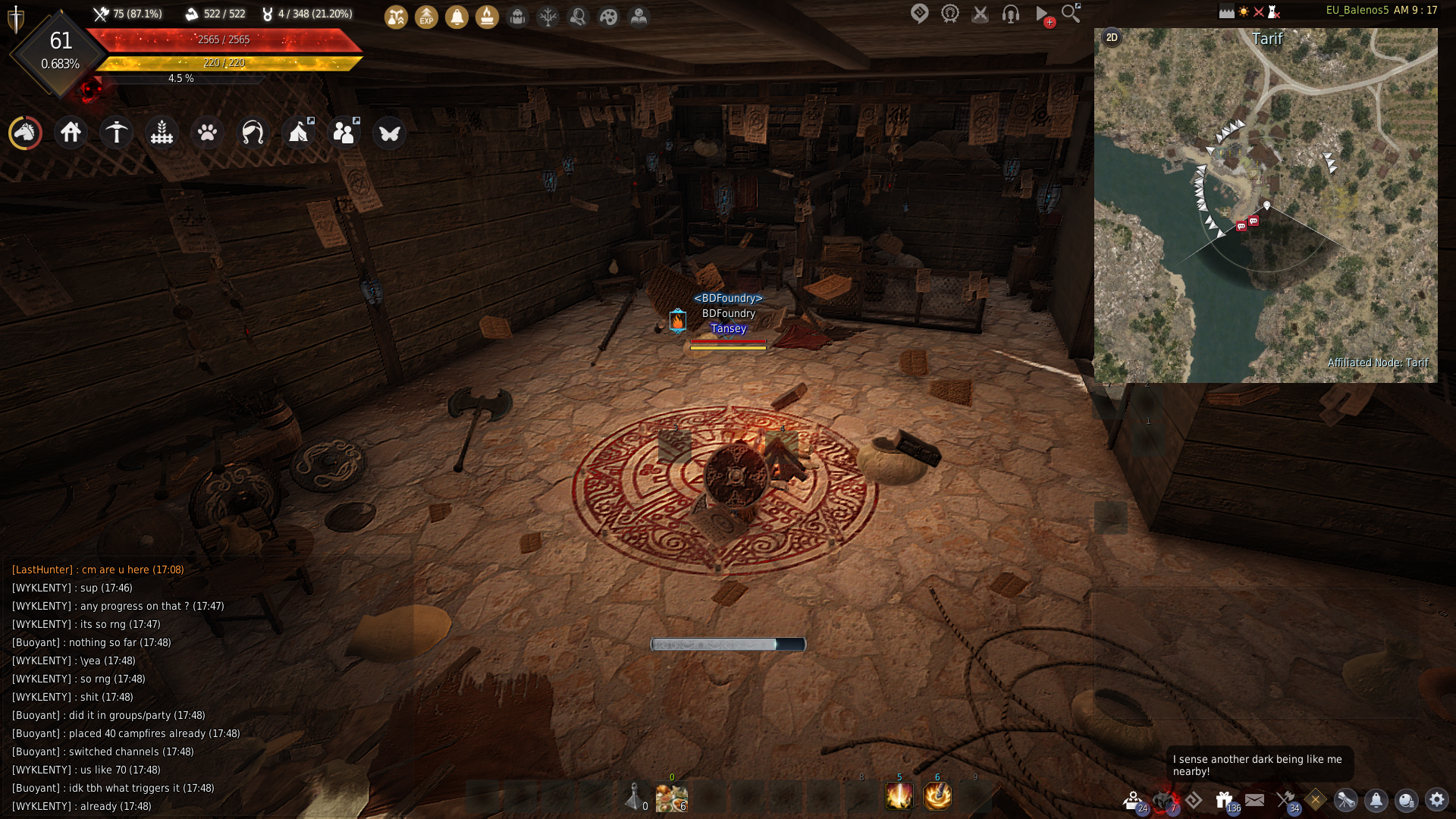Screen dimensions: 1456x819
Task: Open the residence house icon
Action: [71, 133]
